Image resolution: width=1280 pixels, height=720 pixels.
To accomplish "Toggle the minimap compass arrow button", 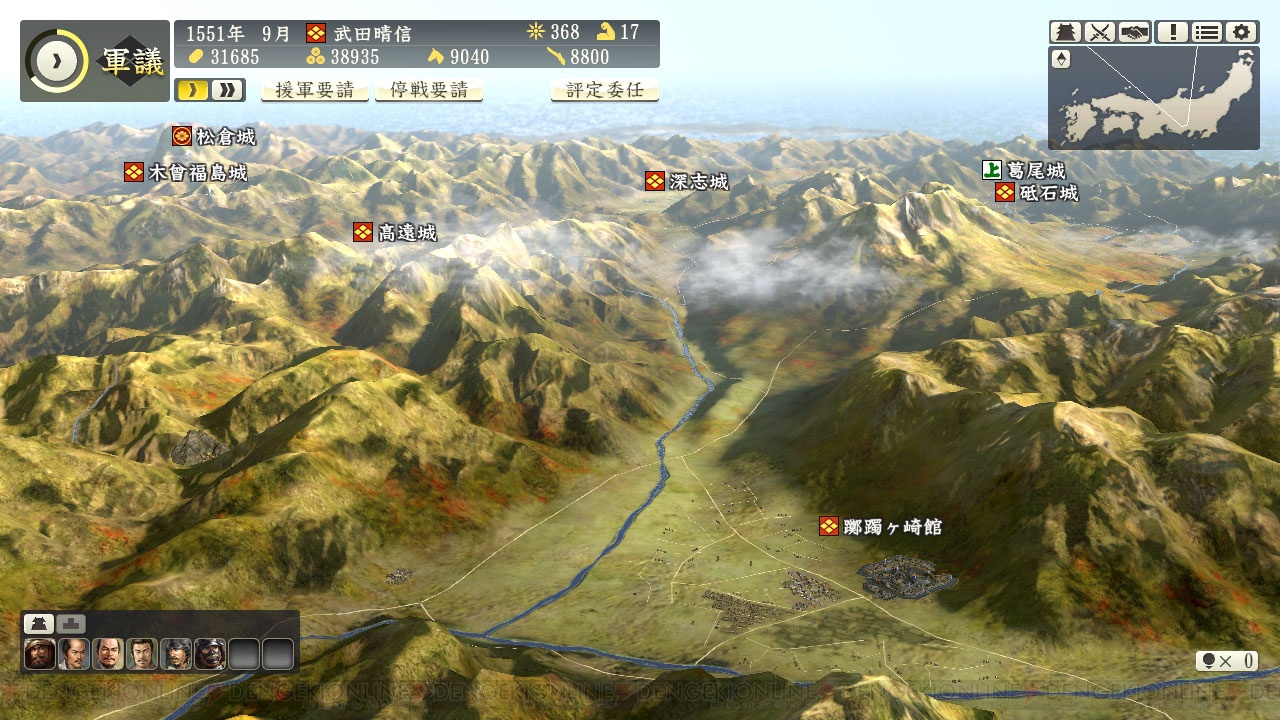I will [1061, 60].
